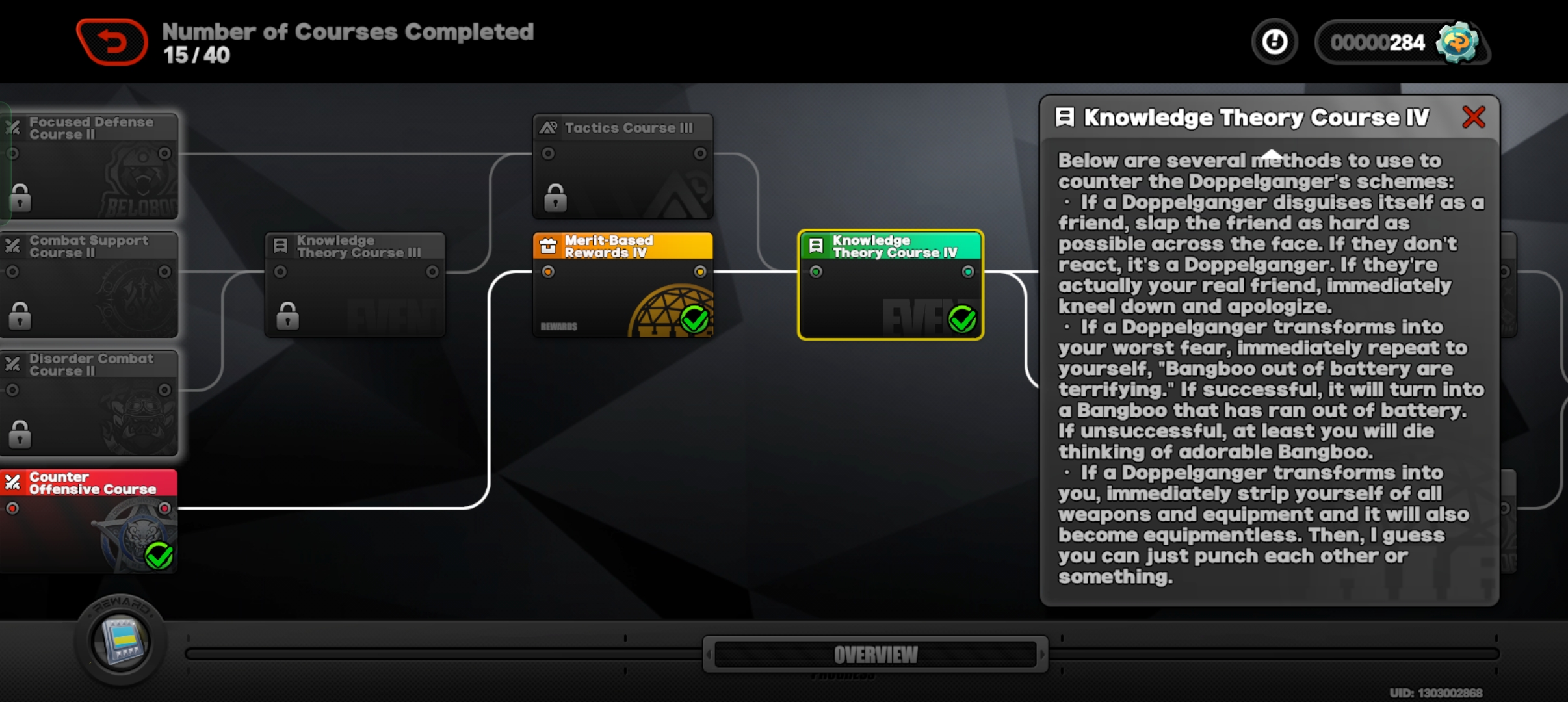This screenshot has width=1568, height=702.
Task: Click the currency exchange gear icon
Action: [x=1458, y=42]
